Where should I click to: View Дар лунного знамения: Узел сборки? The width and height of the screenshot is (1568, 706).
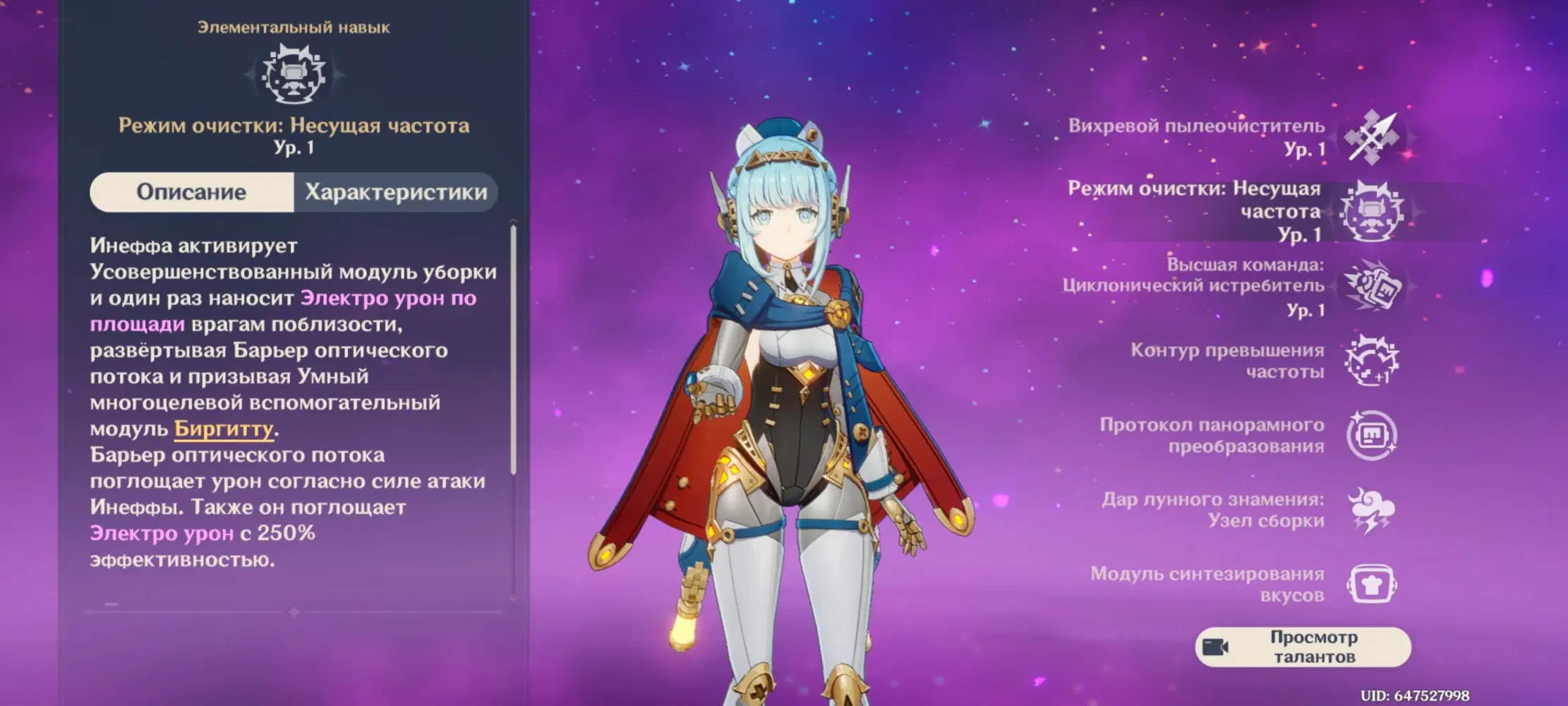coord(1371,510)
